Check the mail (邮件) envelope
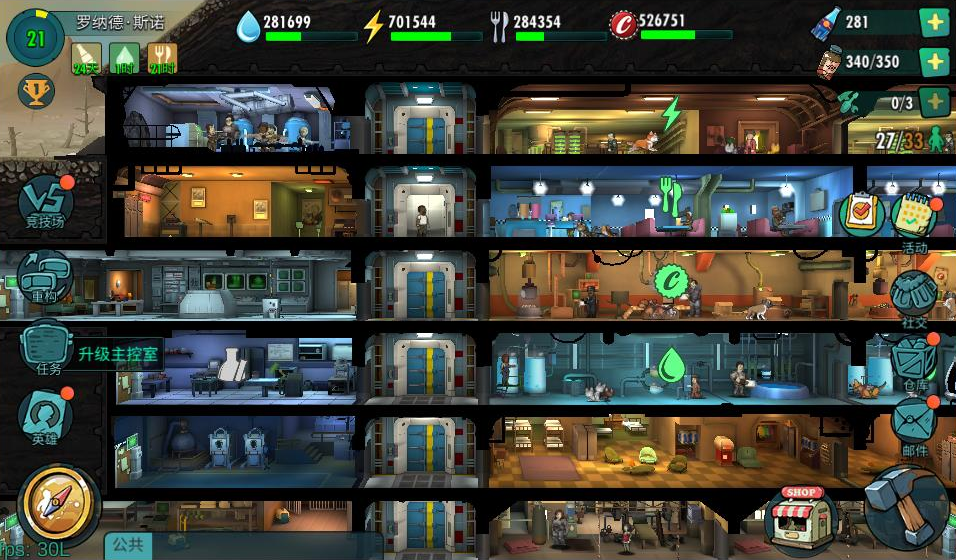The width and height of the screenshot is (956, 560). tap(913, 422)
